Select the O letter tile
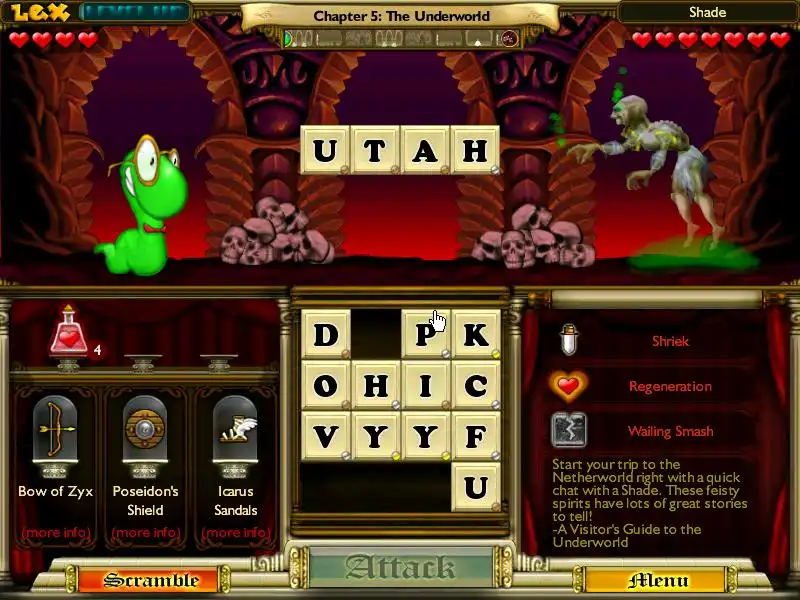800x600 pixels. [325, 385]
